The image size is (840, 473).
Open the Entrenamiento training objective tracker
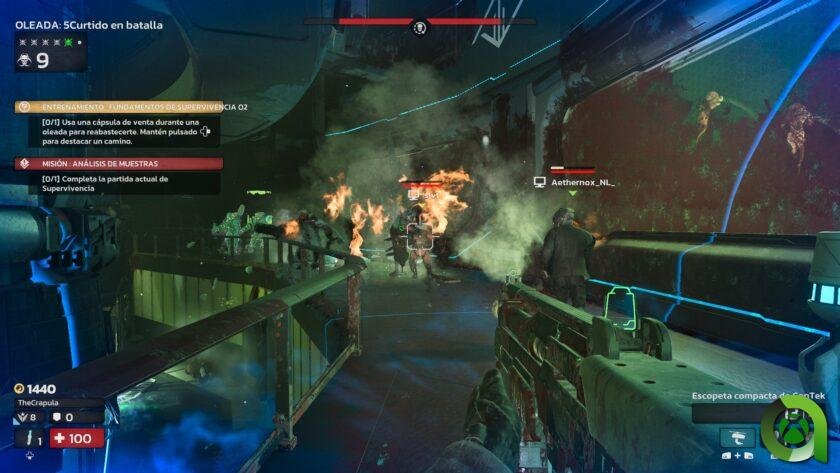pos(118,107)
